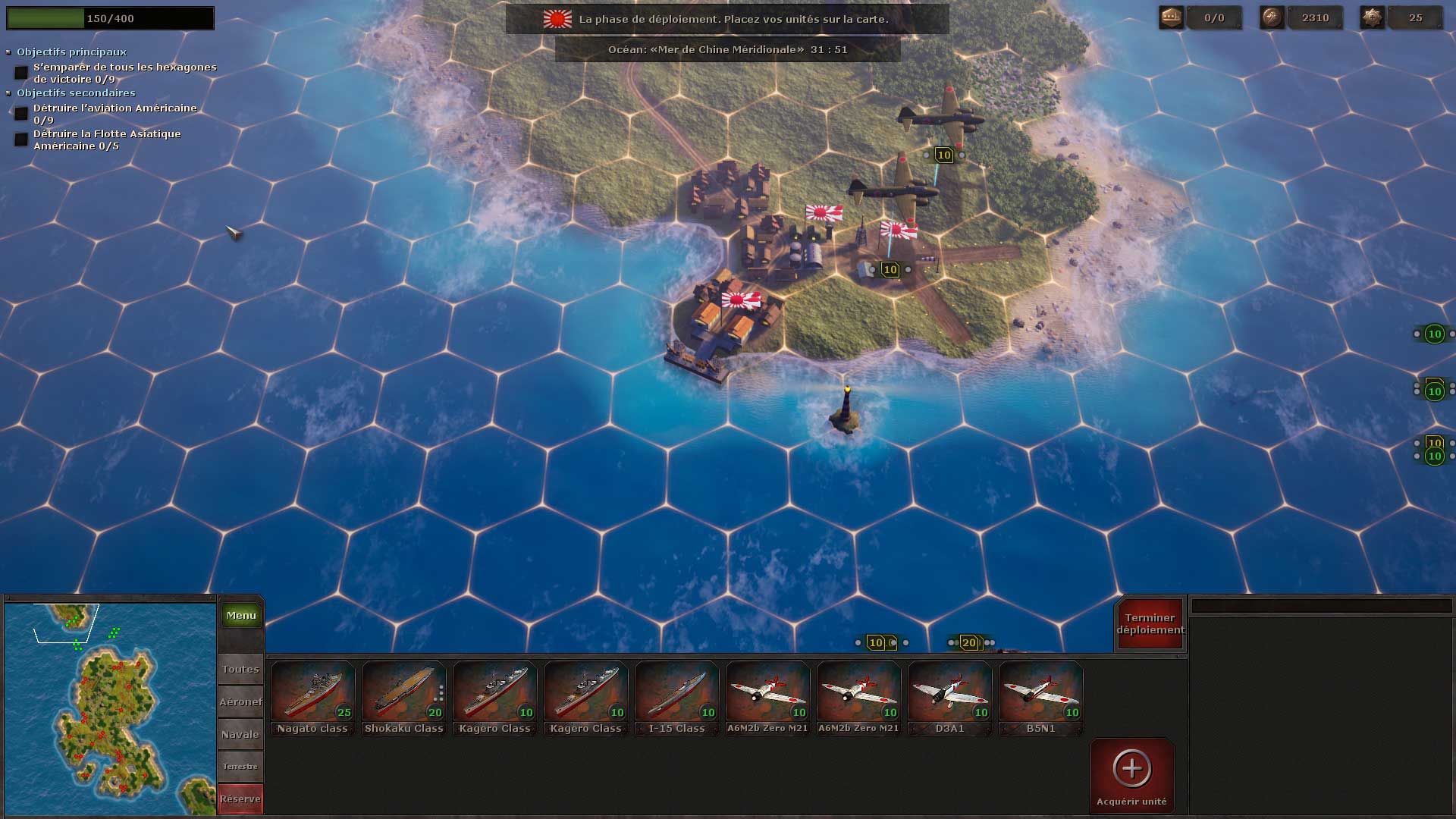The width and height of the screenshot is (1456, 819).
Task: Choose the Shokaku Class carrier card
Action: (403, 698)
